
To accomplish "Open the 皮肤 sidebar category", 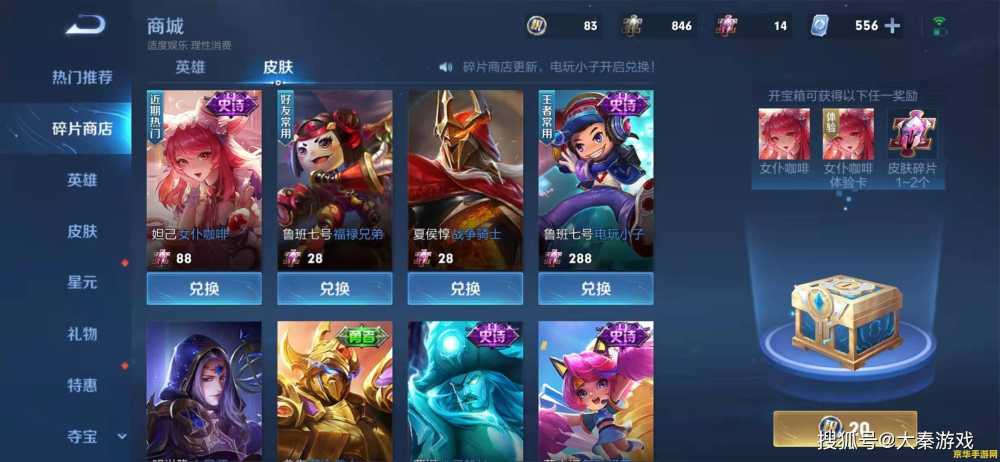I will click(x=82, y=231).
